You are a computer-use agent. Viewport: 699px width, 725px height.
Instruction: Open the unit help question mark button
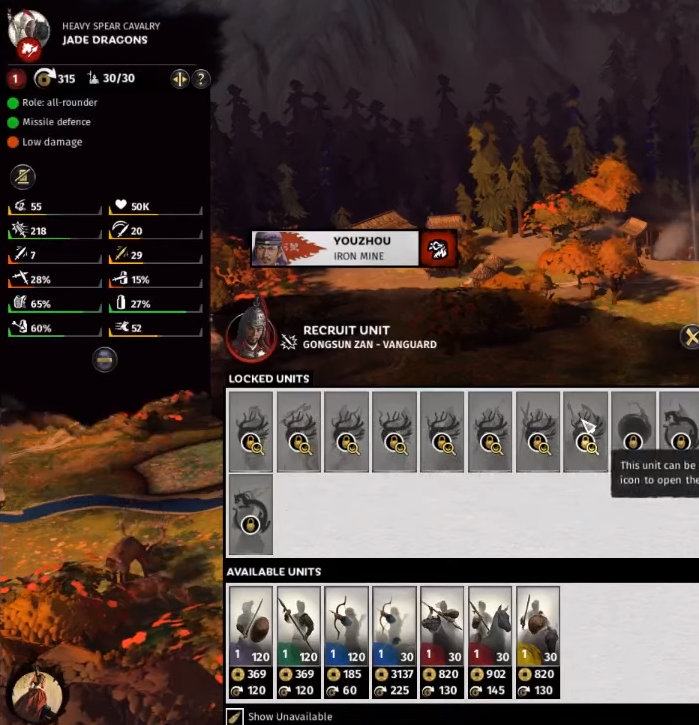click(200, 79)
